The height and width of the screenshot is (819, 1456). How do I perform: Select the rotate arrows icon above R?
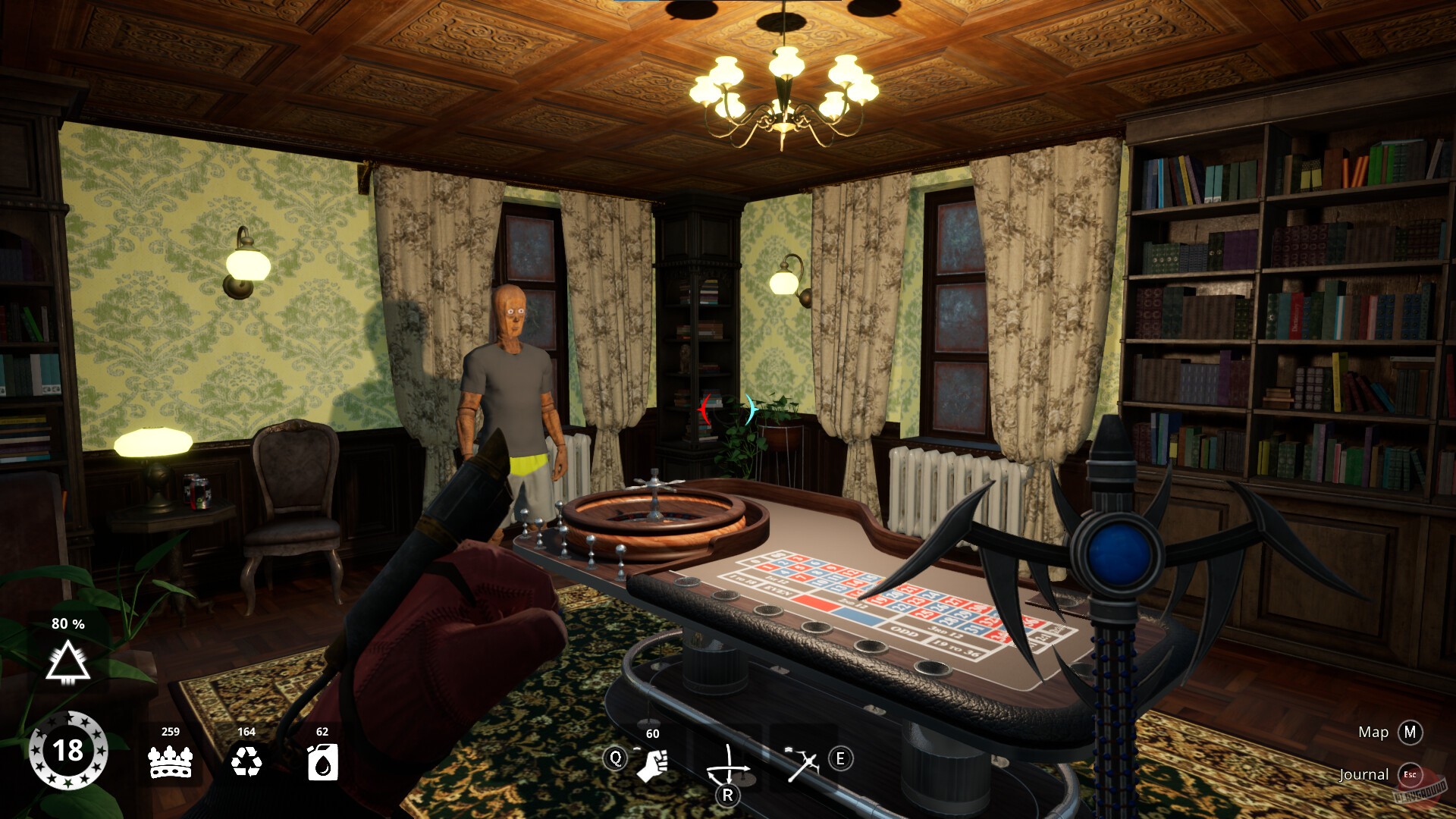click(730, 762)
